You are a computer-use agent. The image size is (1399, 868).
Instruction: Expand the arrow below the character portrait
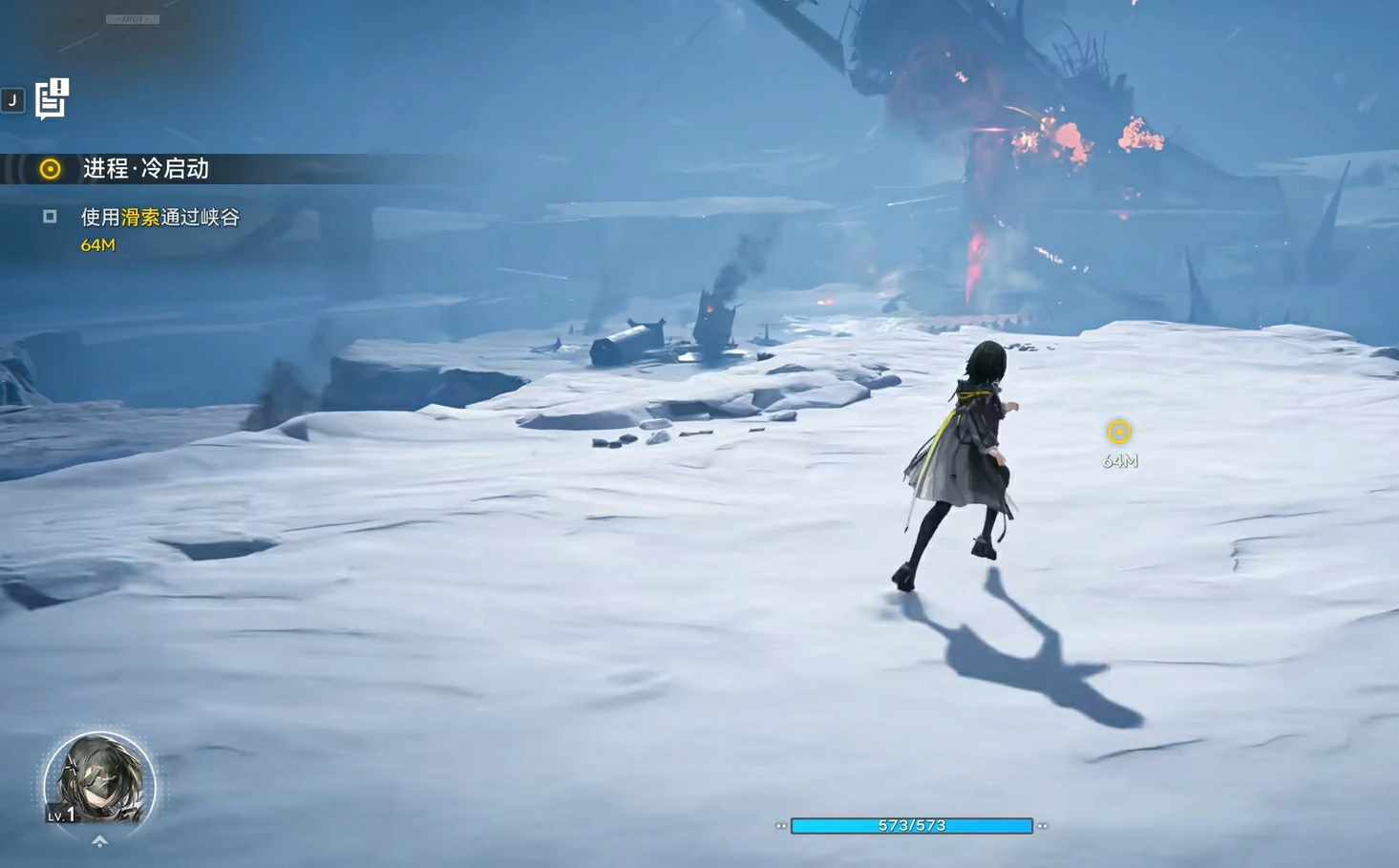pyautogui.click(x=99, y=841)
